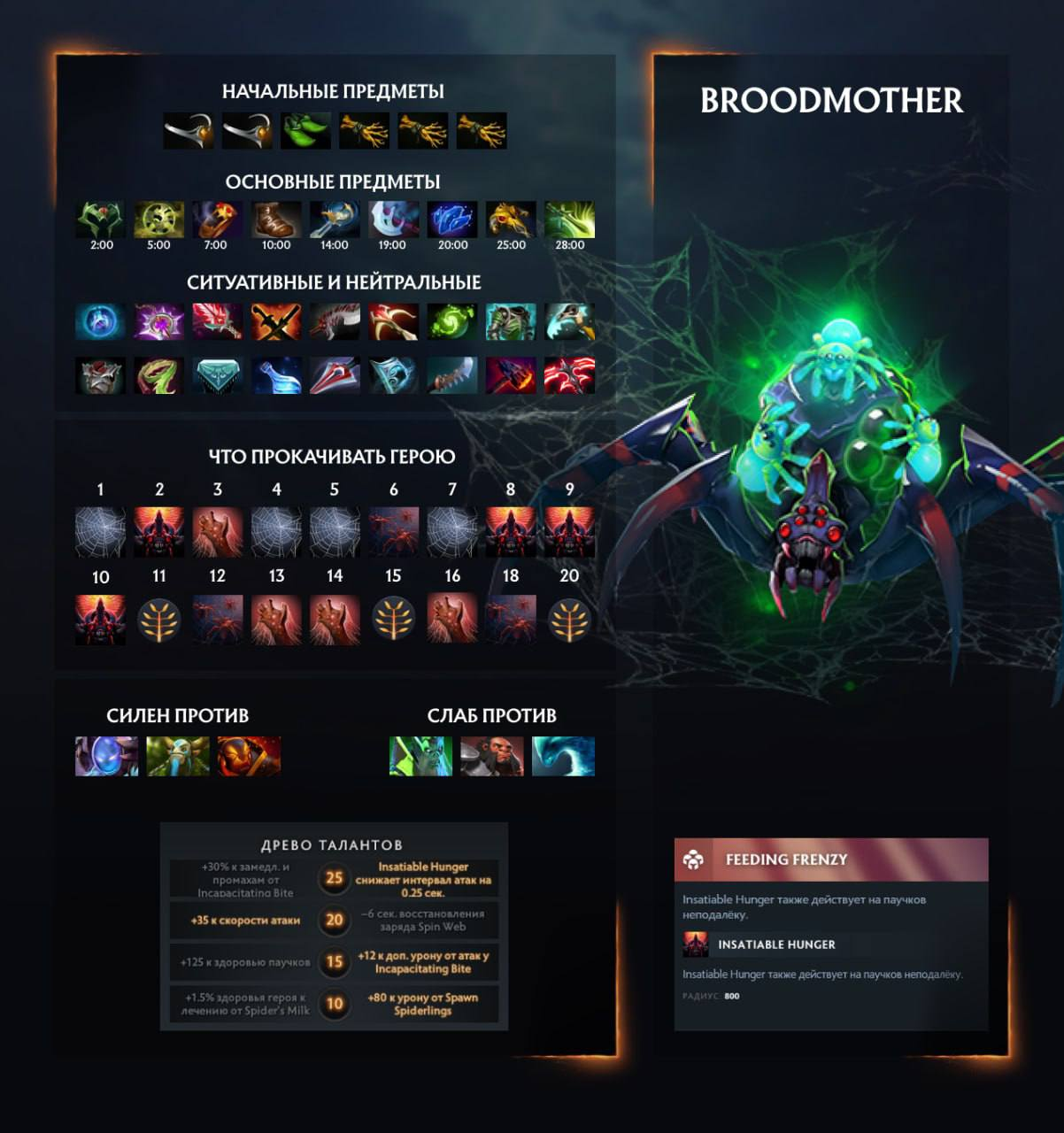Choose the crossed swords Silver Edge item
1064x1133 pixels.
pos(276,322)
